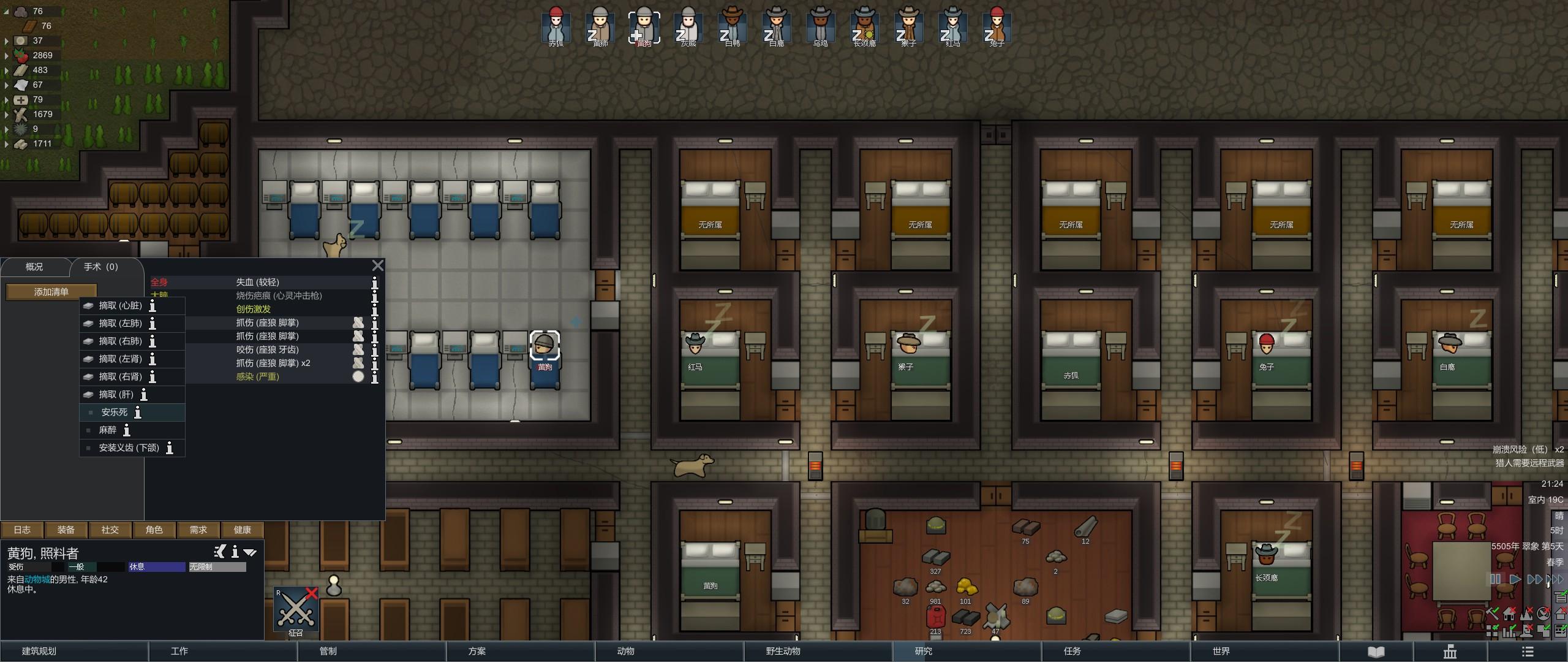Open the 野生动物 wildlife menu
The image size is (1568, 662).
[783, 651]
